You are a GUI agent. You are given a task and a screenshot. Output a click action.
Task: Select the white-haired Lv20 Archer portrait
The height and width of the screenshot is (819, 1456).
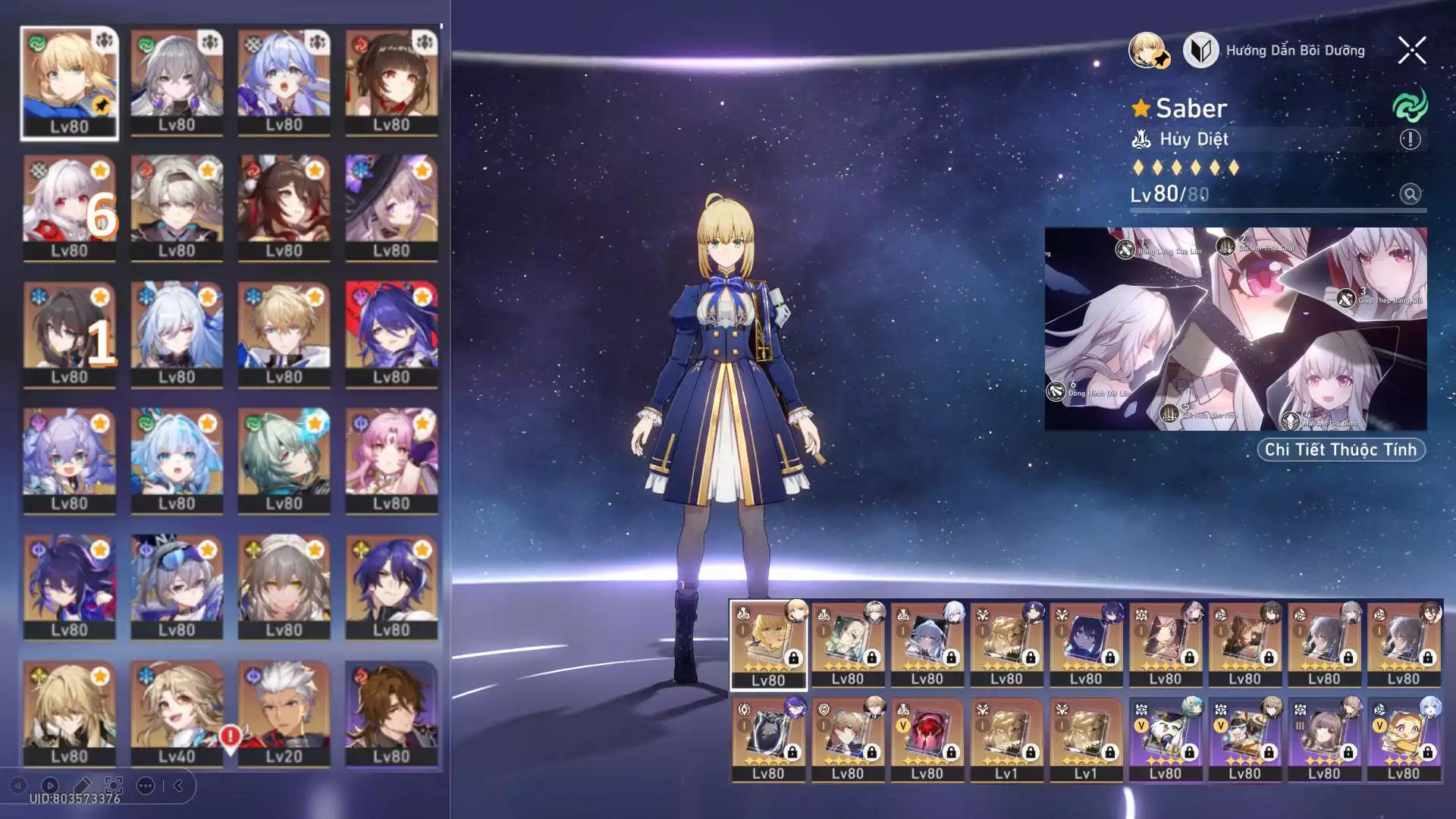point(284,713)
